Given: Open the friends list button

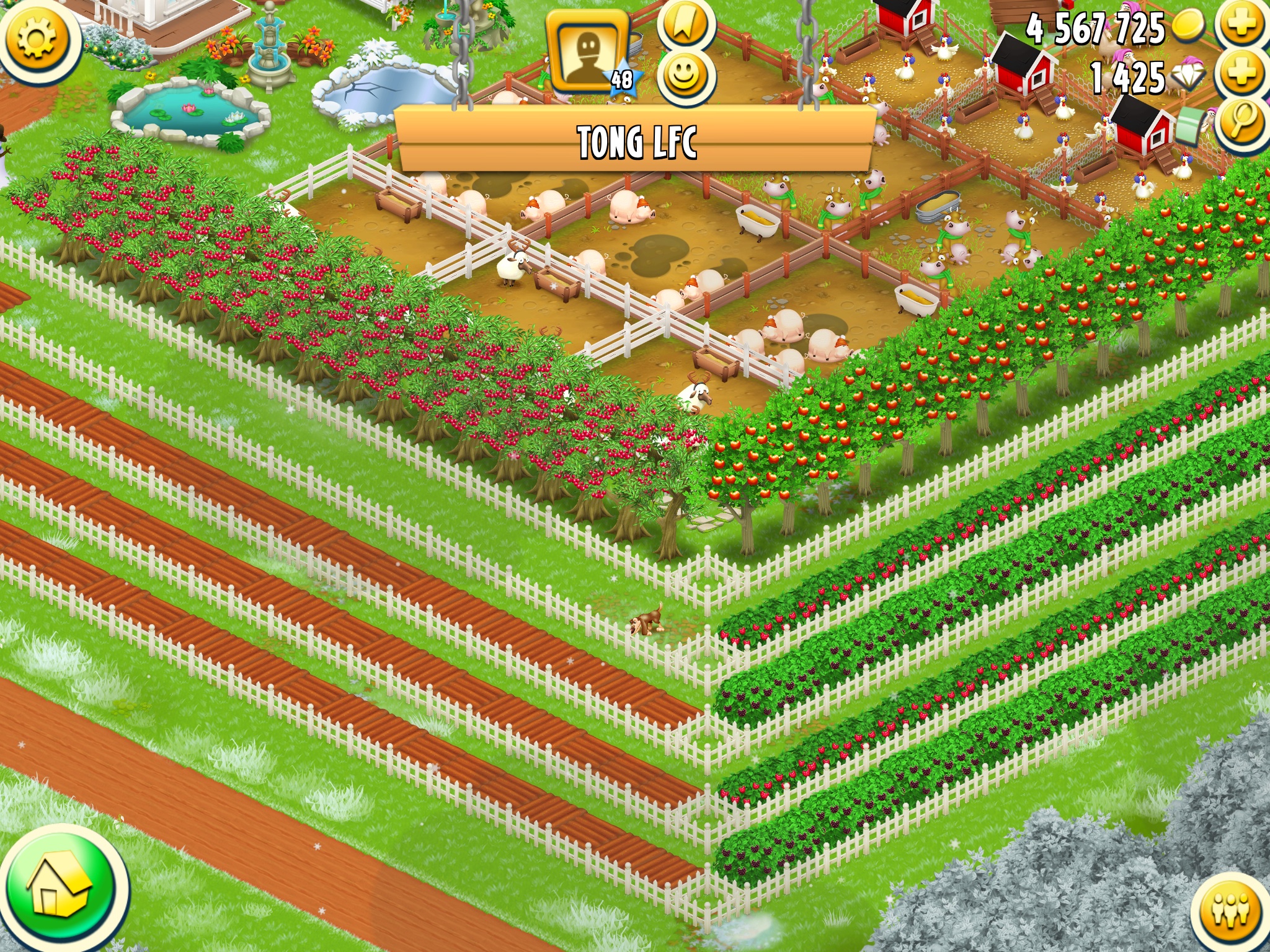Looking at the screenshot, I should click(1232, 912).
